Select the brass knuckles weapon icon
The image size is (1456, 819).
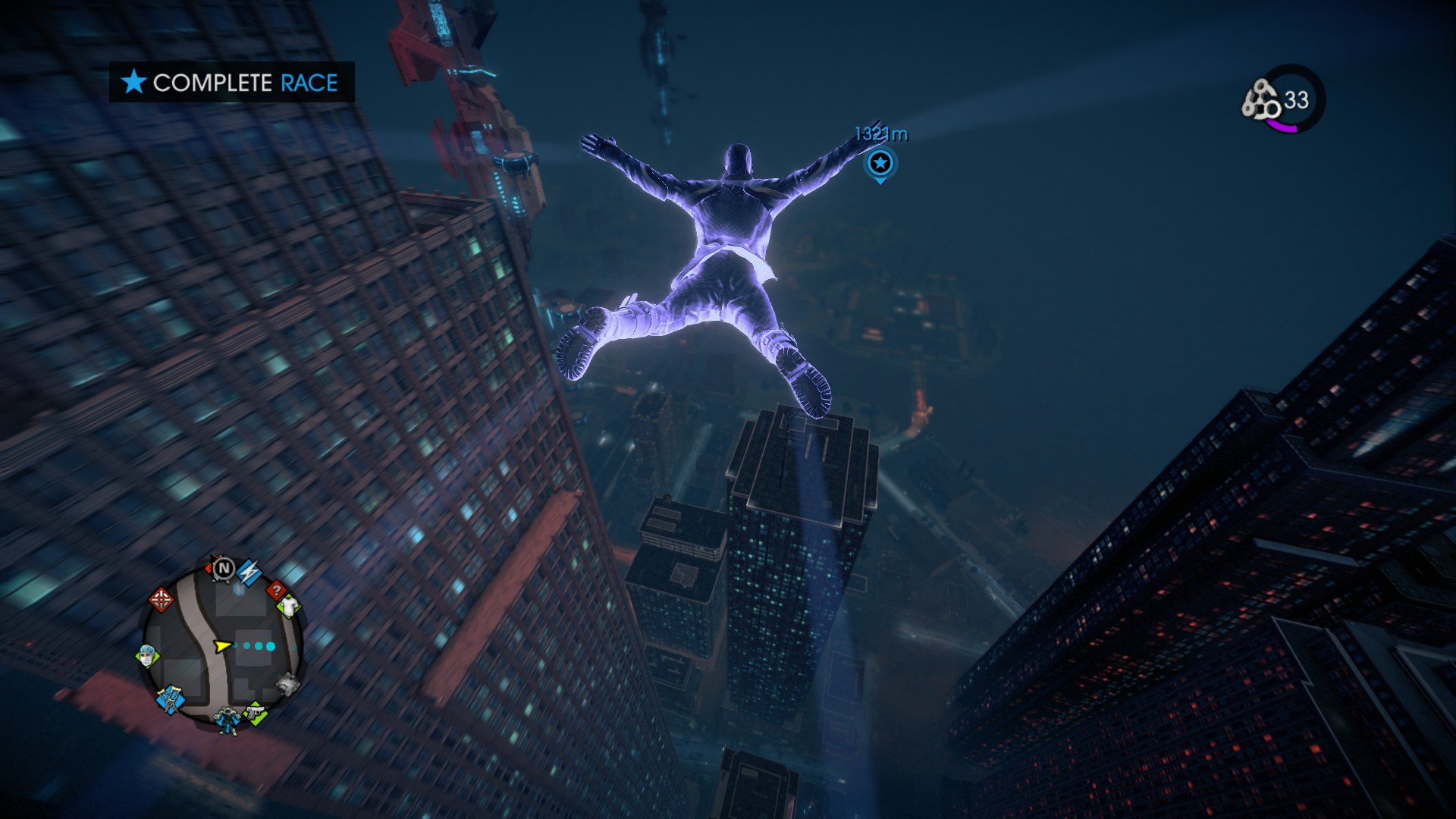pyautogui.click(x=1260, y=100)
